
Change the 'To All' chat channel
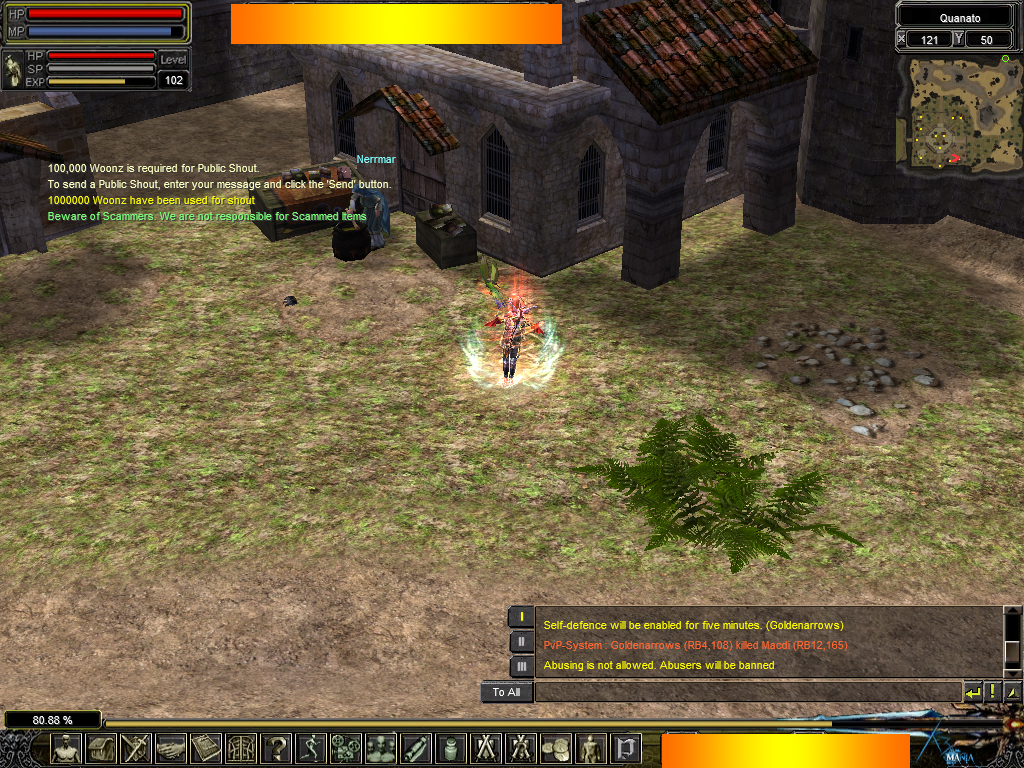pos(506,692)
